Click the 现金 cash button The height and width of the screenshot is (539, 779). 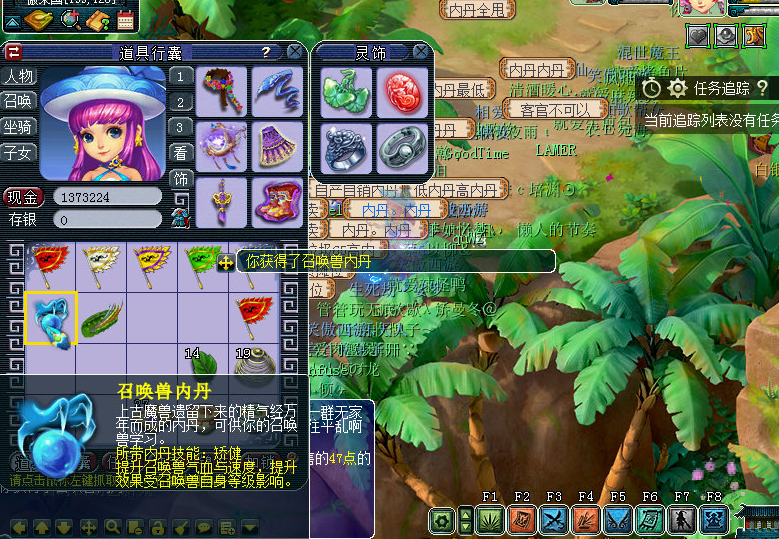pyautogui.click(x=24, y=197)
